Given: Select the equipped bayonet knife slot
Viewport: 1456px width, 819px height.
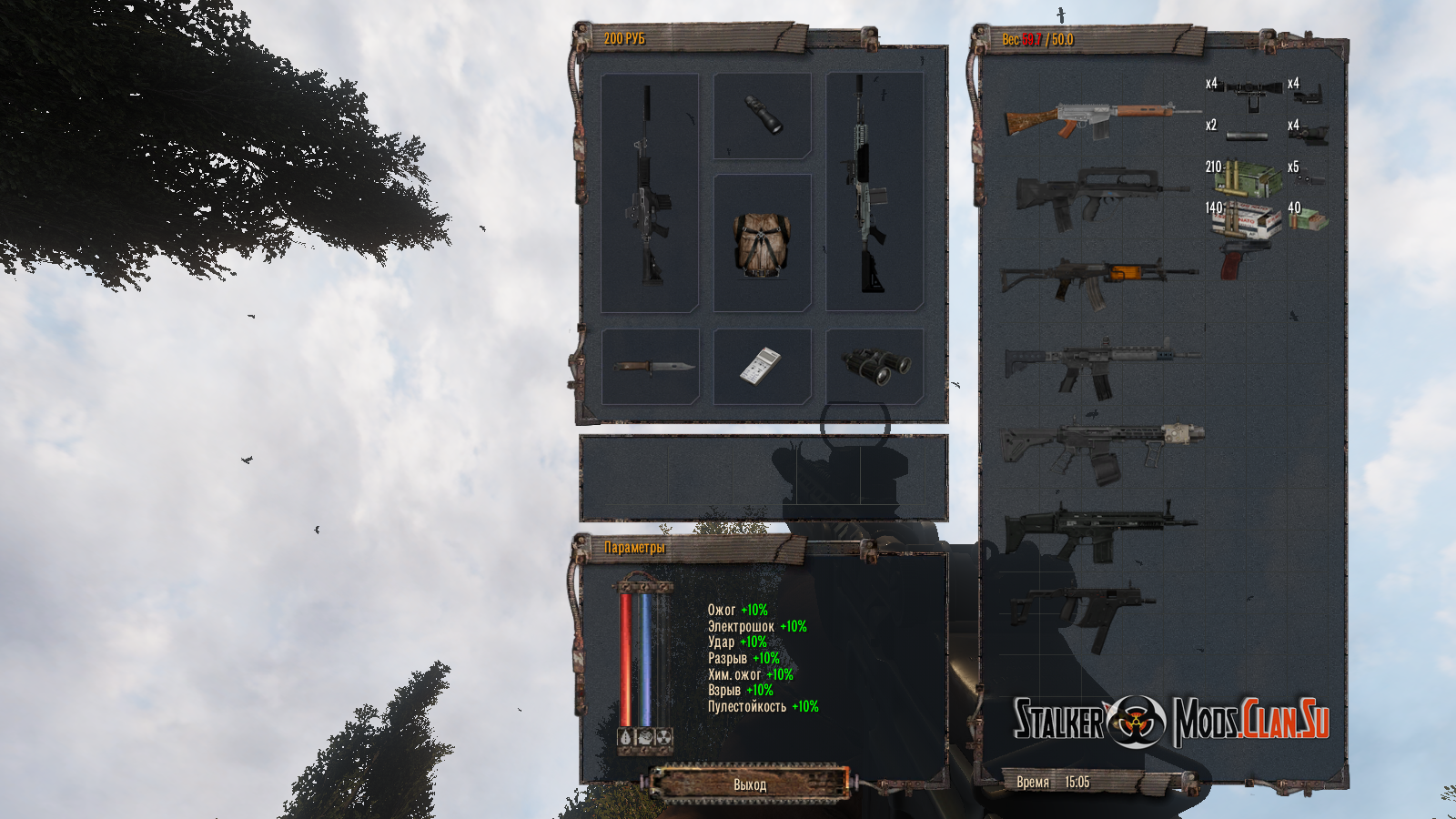Looking at the screenshot, I should [x=651, y=367].
